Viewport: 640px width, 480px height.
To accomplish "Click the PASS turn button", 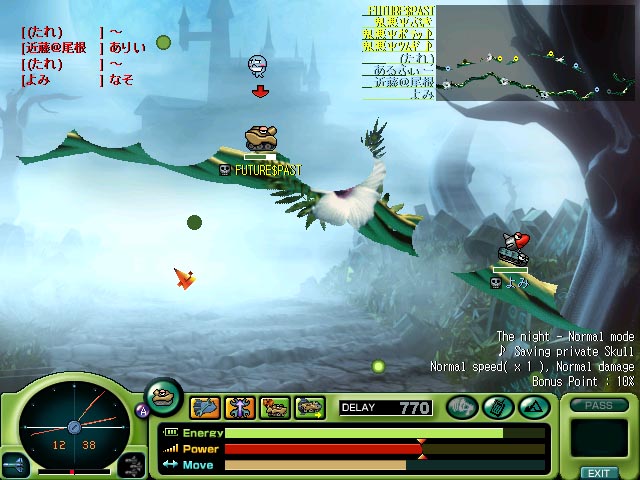I will click(x=598, y=405).
